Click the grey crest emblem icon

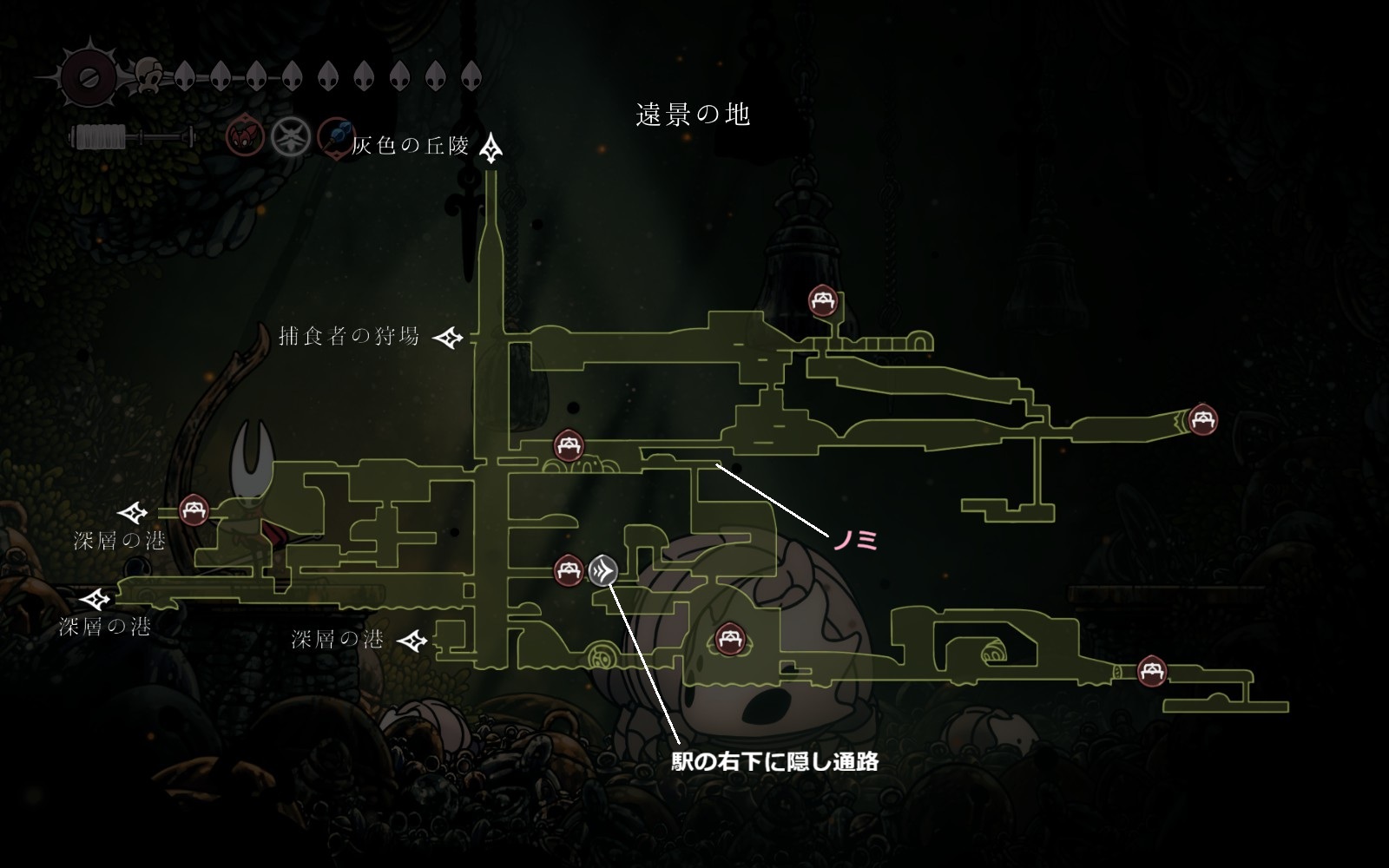click(x=292, y=136)
